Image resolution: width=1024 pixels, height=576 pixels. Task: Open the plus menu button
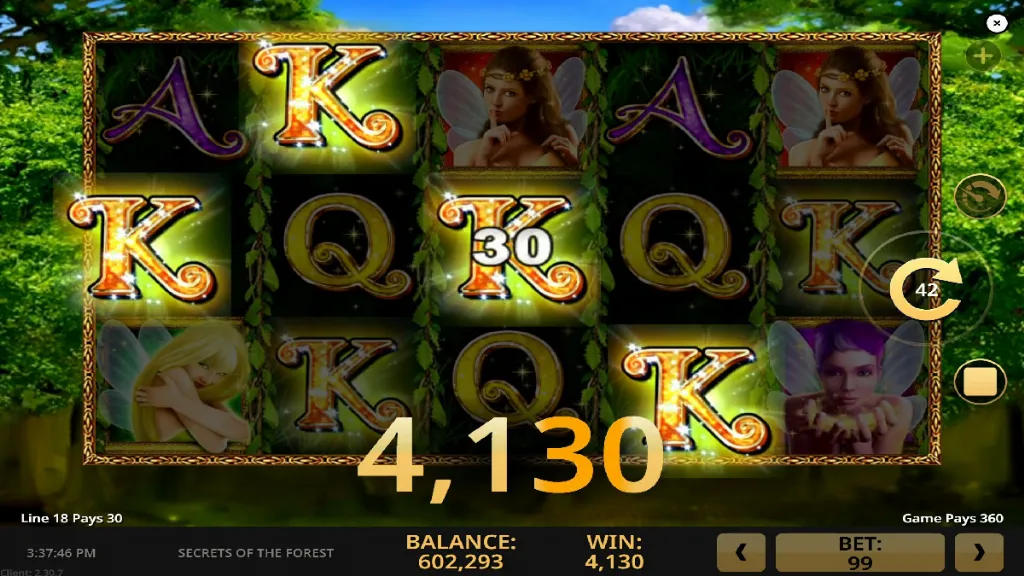[982, 56]
